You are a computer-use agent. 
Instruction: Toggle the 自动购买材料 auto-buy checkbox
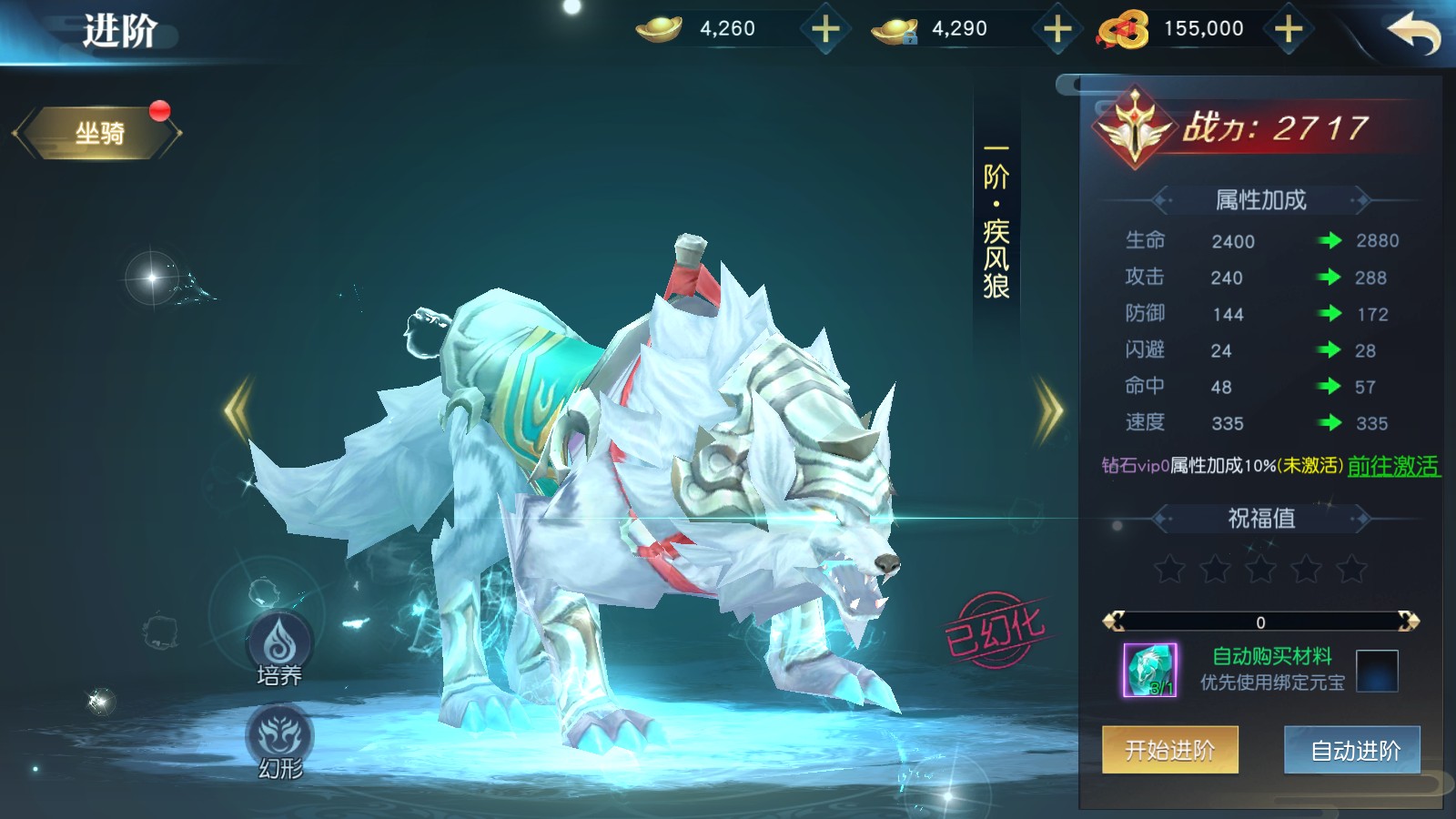(x=1376, y=671)
